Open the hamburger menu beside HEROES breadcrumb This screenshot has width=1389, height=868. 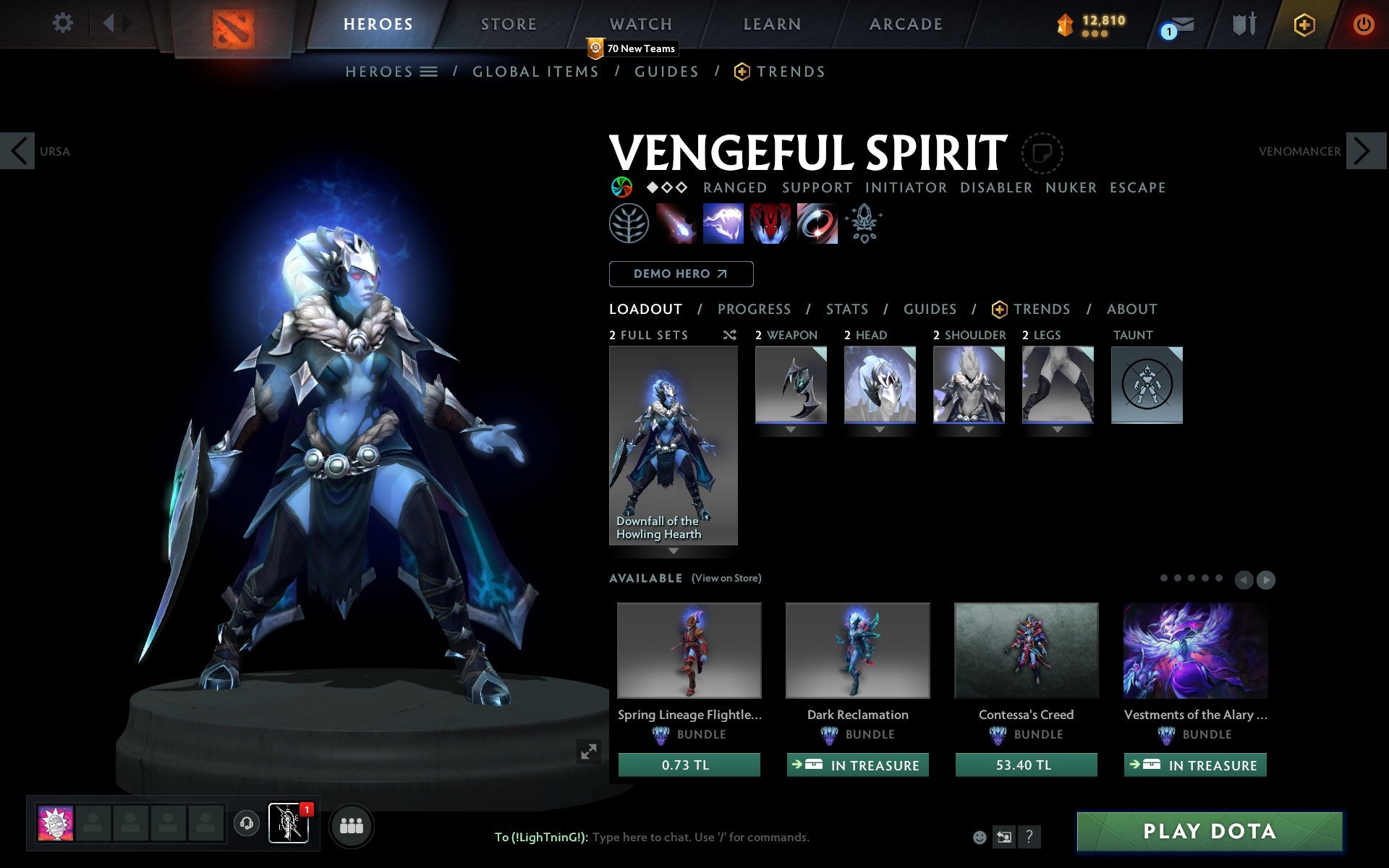[x=428, y=72]
